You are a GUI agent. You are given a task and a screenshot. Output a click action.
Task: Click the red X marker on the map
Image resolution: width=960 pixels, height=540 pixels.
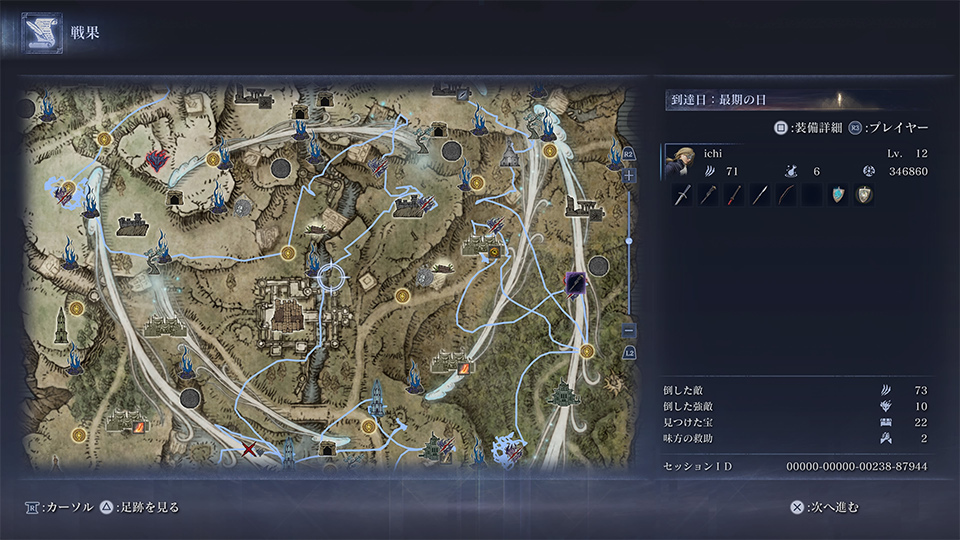click(249, 451)
